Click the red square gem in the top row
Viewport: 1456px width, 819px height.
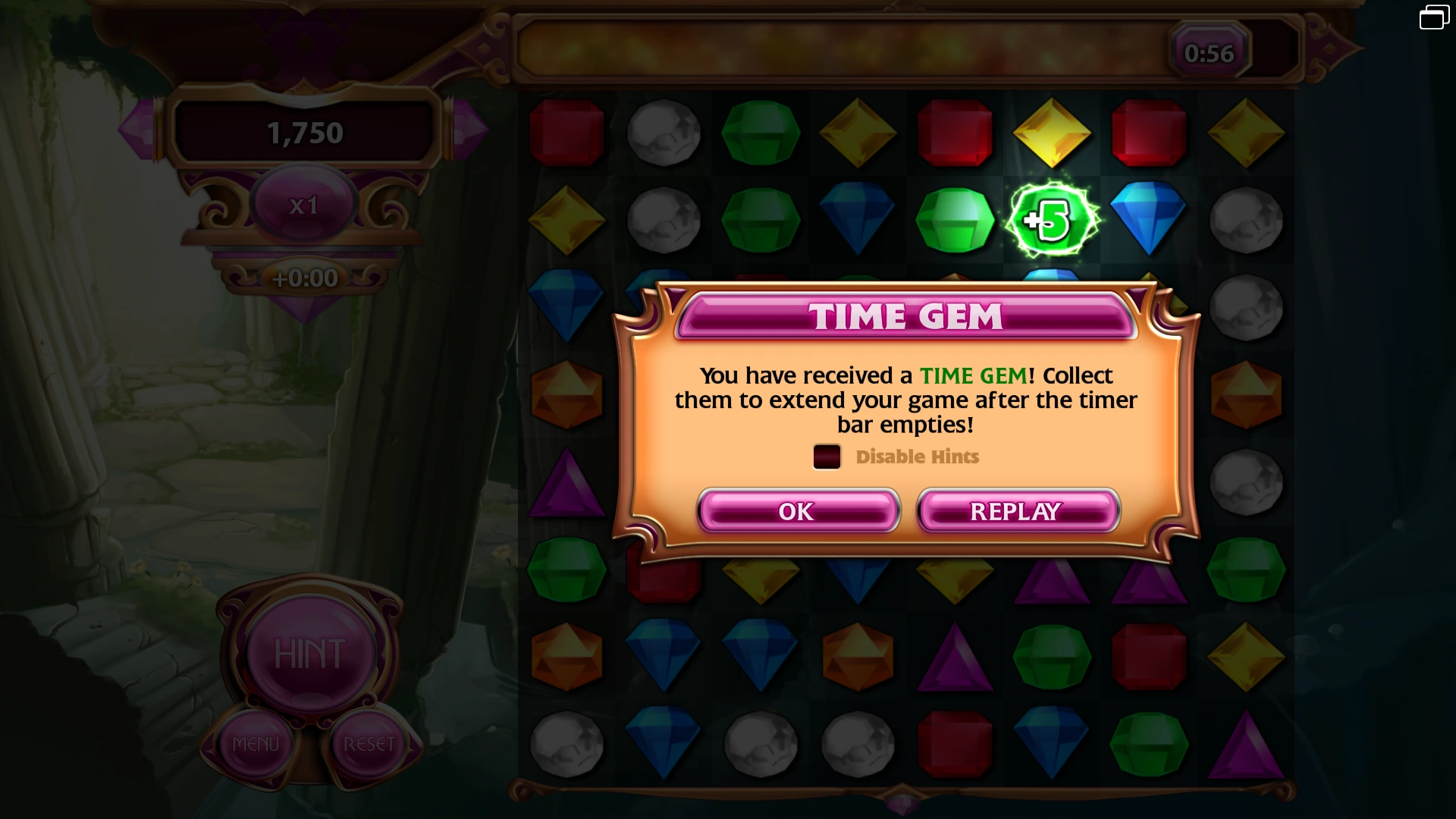pyautogui.click(x=567, y=133)
